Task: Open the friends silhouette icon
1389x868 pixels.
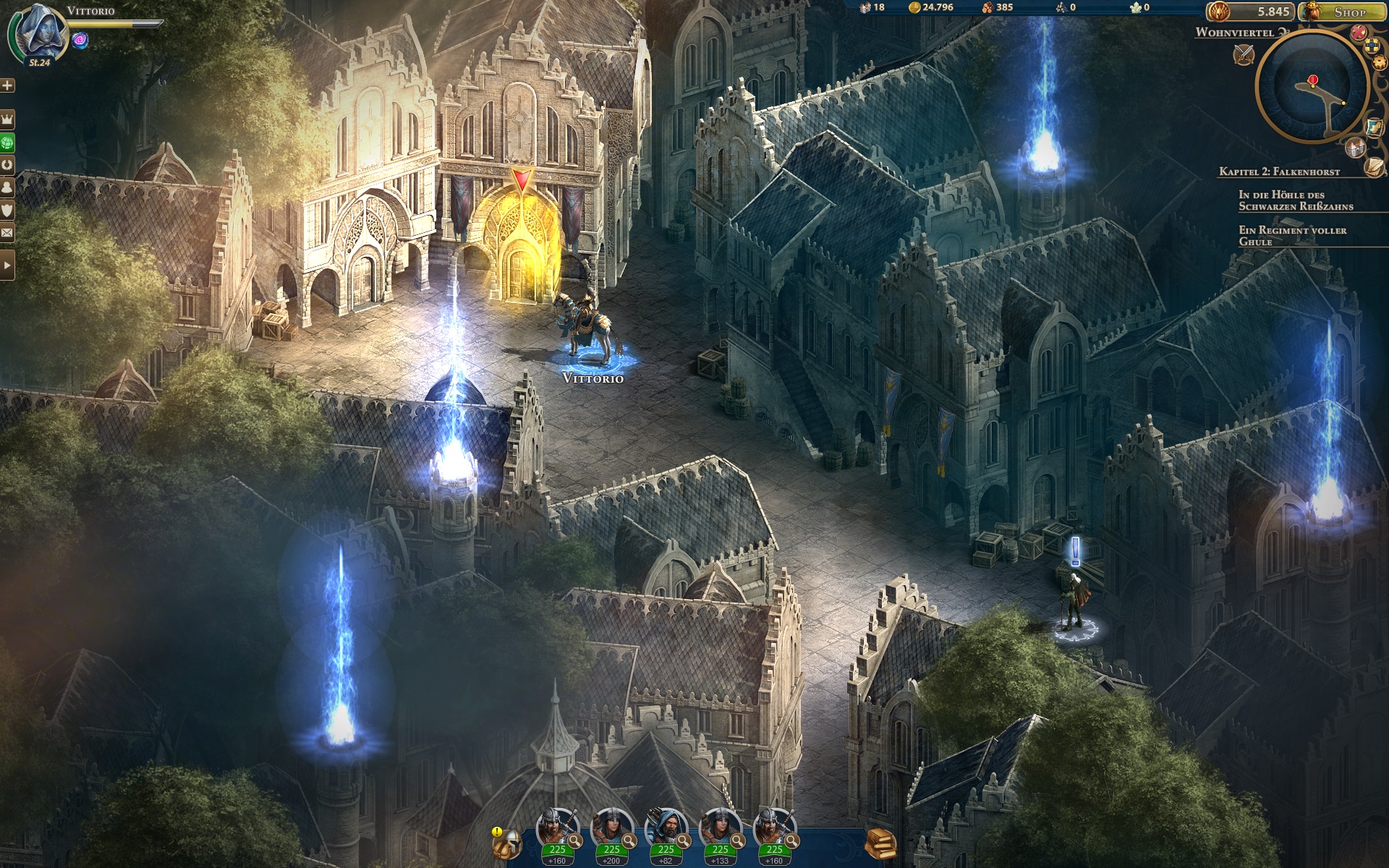Action: (7, 187)
